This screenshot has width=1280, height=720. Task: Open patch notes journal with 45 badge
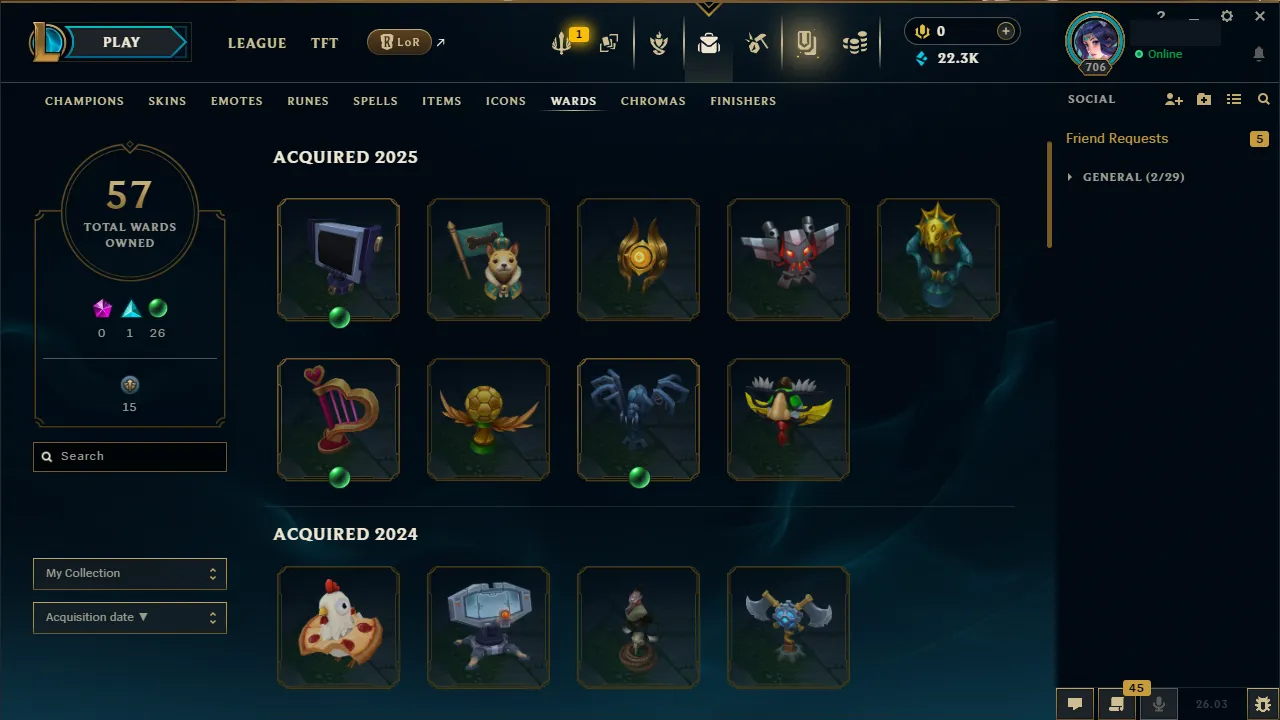(x=1115, y=704)
